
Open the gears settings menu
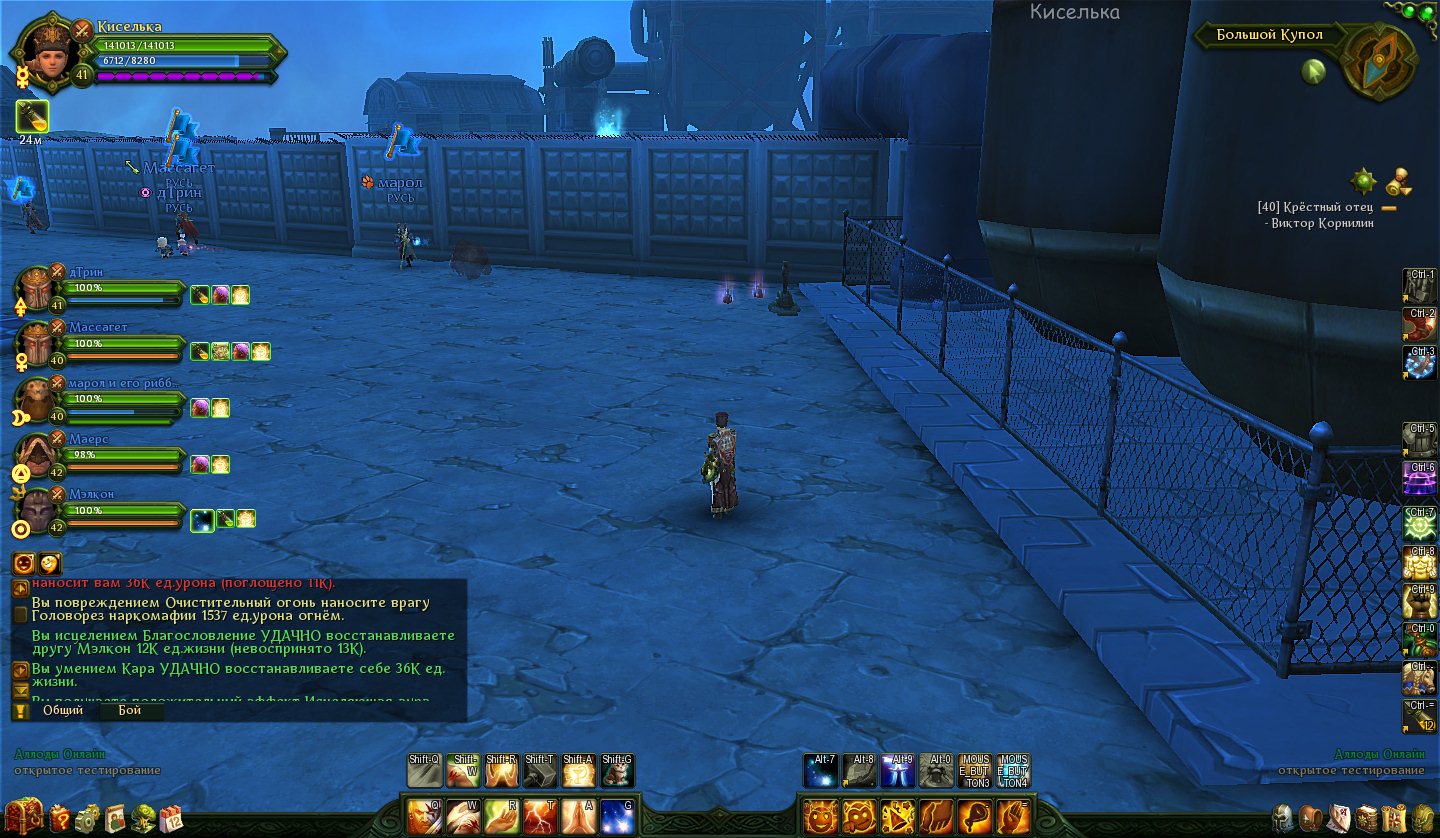tap(88, 818)
